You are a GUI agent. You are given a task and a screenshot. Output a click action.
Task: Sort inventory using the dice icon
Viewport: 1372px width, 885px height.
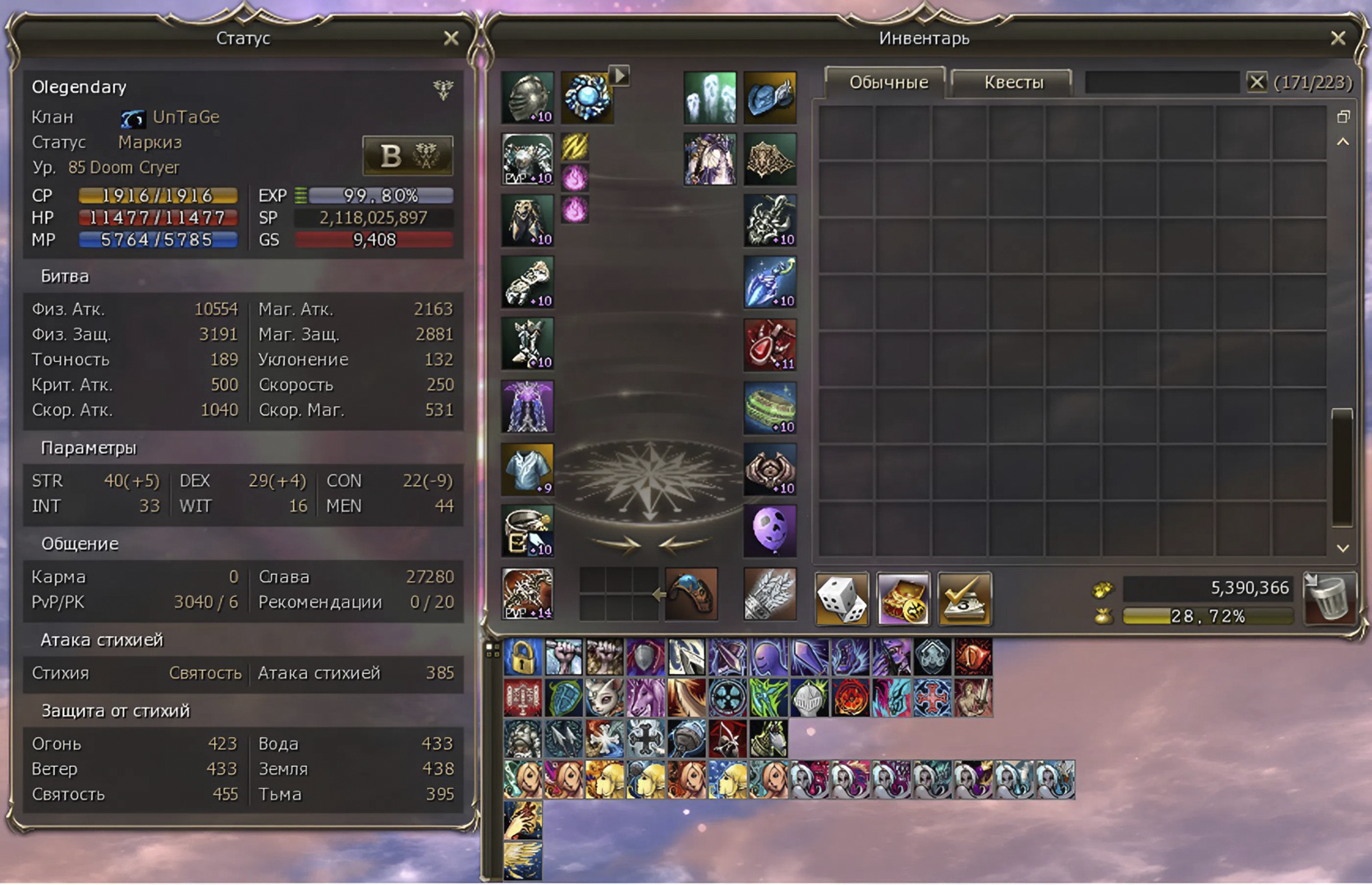[842, 599]
